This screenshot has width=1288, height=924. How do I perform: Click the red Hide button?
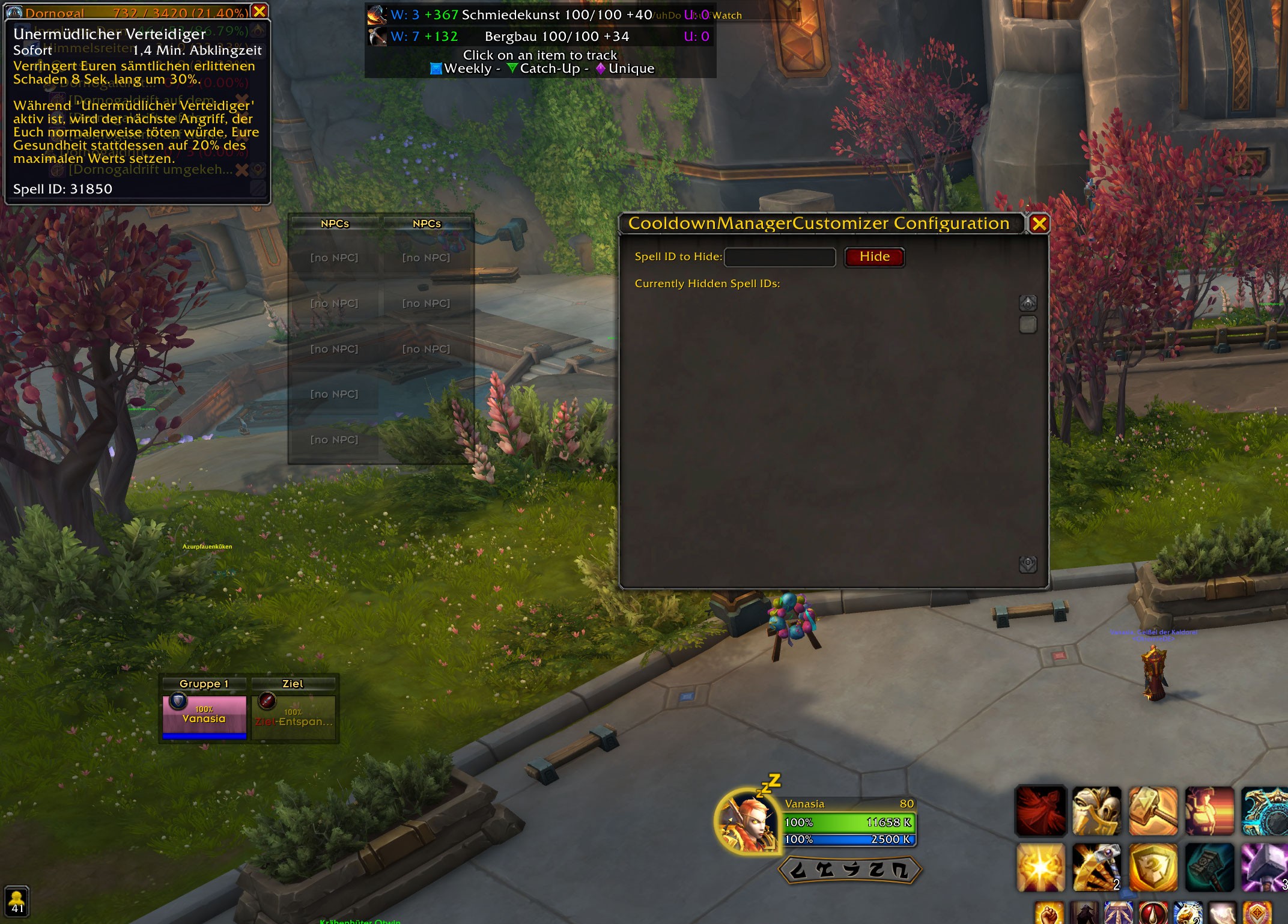pos(873,257)
